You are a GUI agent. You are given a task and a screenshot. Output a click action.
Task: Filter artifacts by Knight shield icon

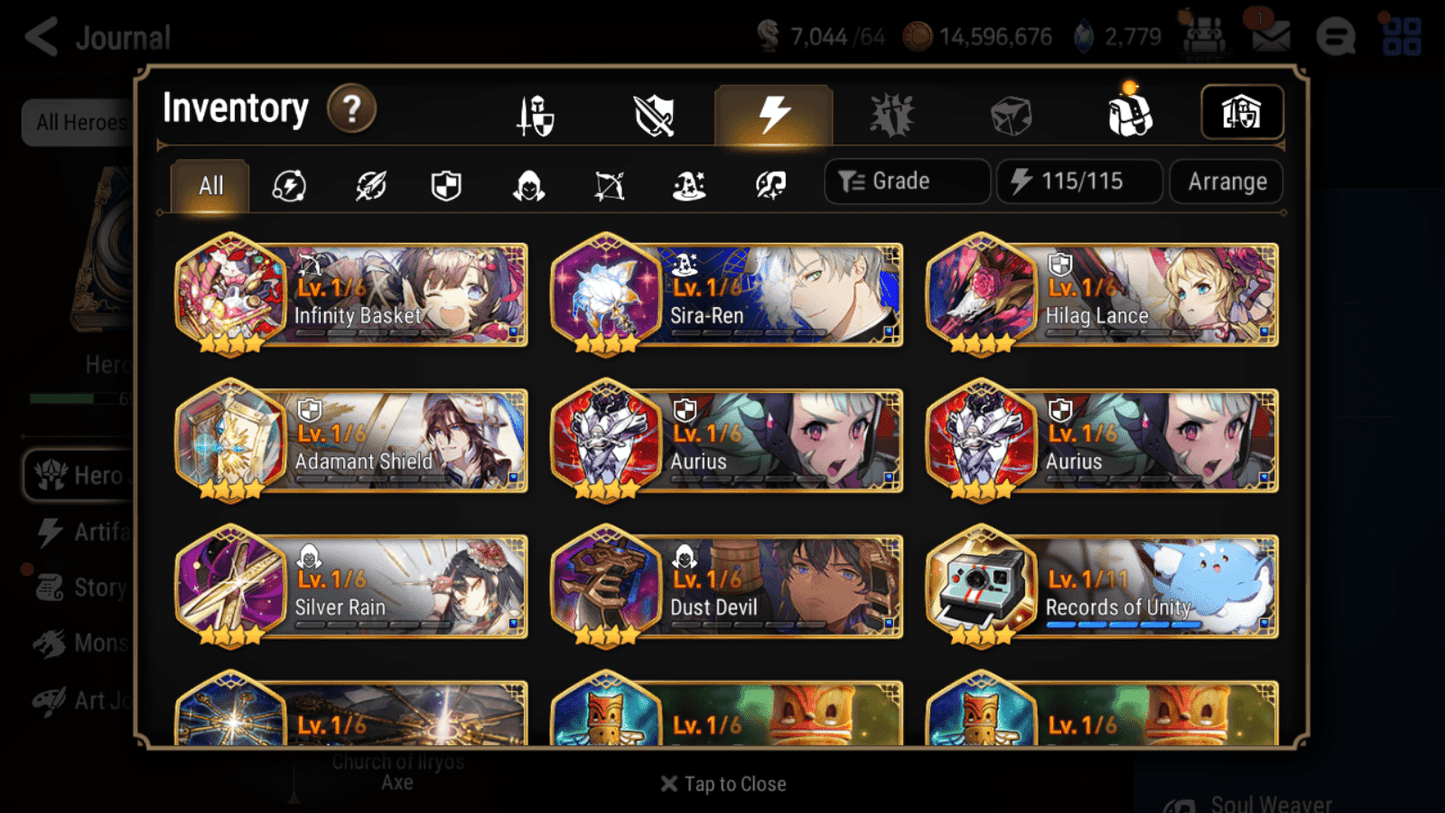(447, 185)
